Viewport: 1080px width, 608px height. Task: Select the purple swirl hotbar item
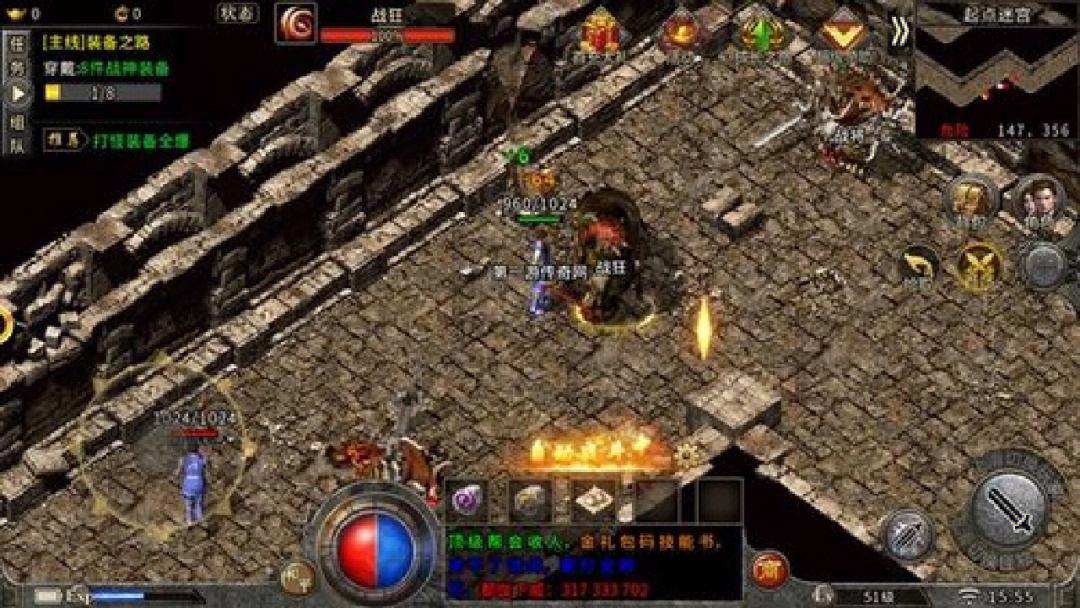pyautogui.click(x=467, y=498)
